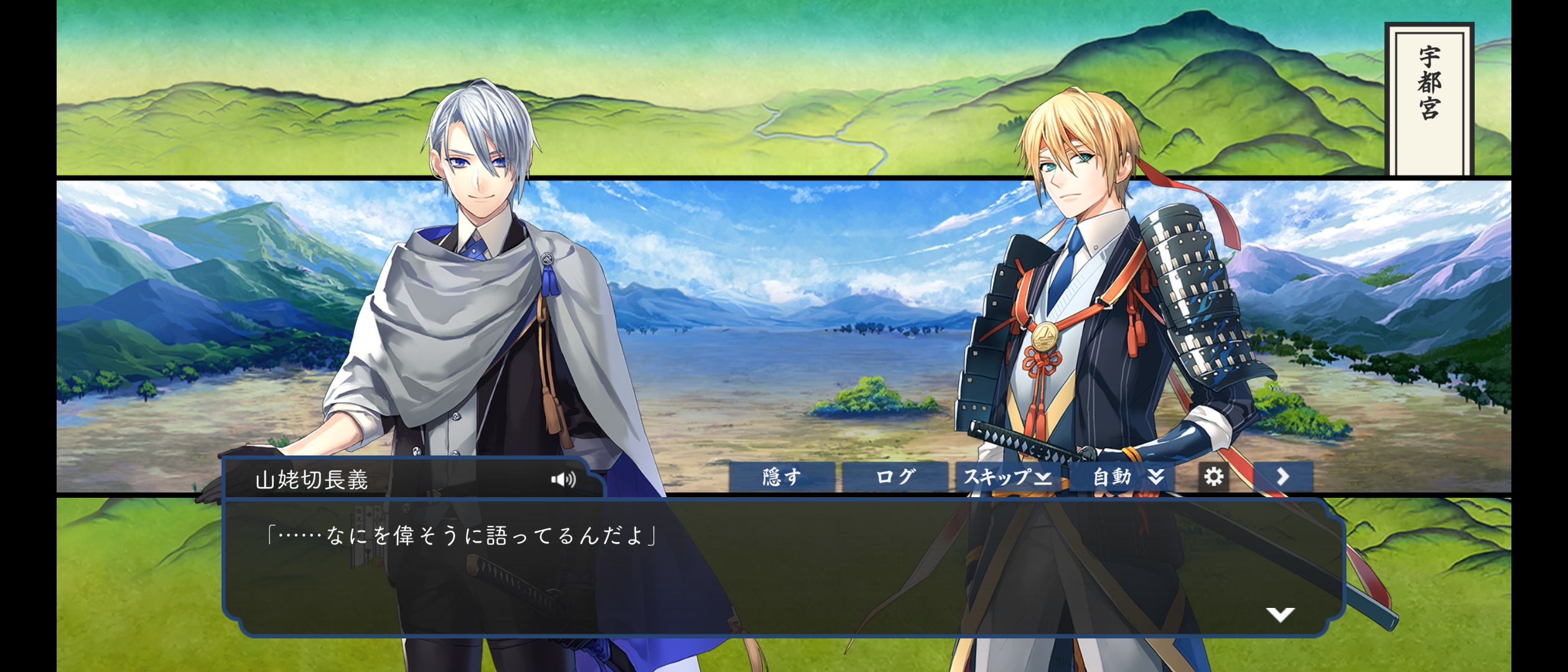This screenshot has height=672, width=1568.
Task: Open settings via the gear icon
Action: [x=1213, y=477]
